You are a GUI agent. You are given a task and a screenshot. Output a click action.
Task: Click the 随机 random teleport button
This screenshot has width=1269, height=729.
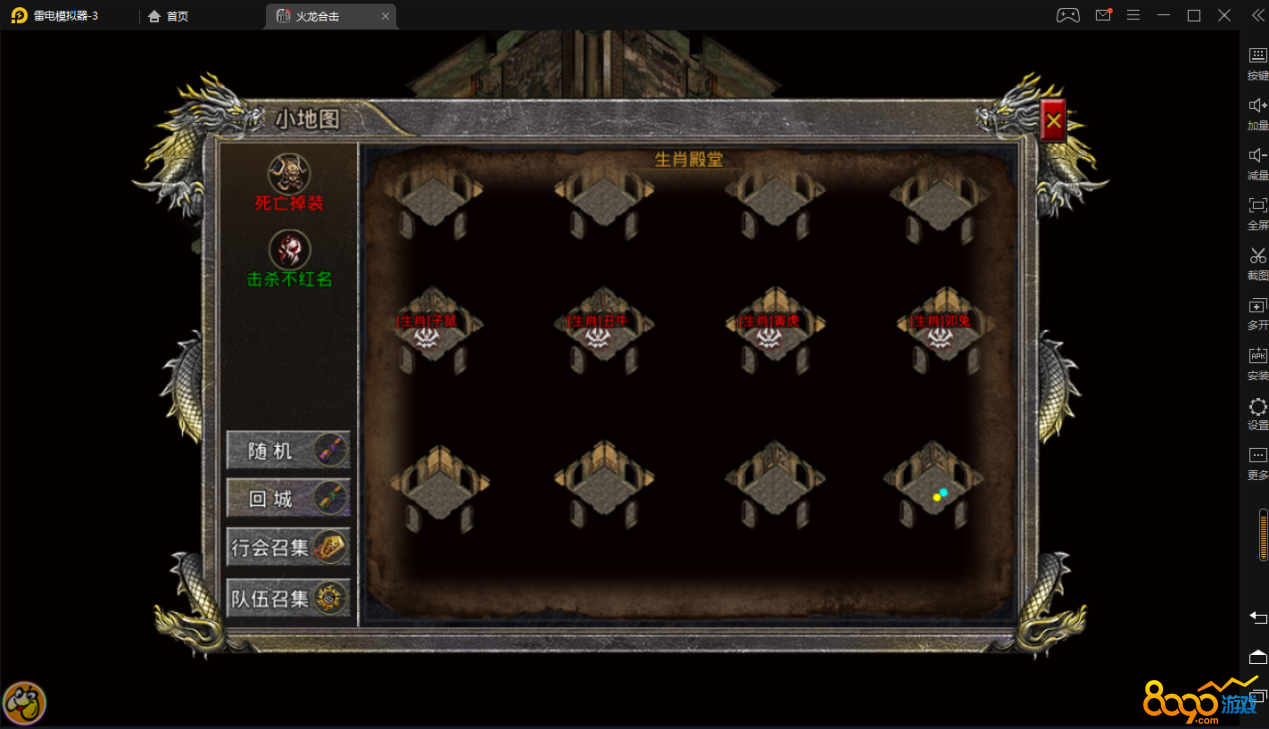coord(288,451)
